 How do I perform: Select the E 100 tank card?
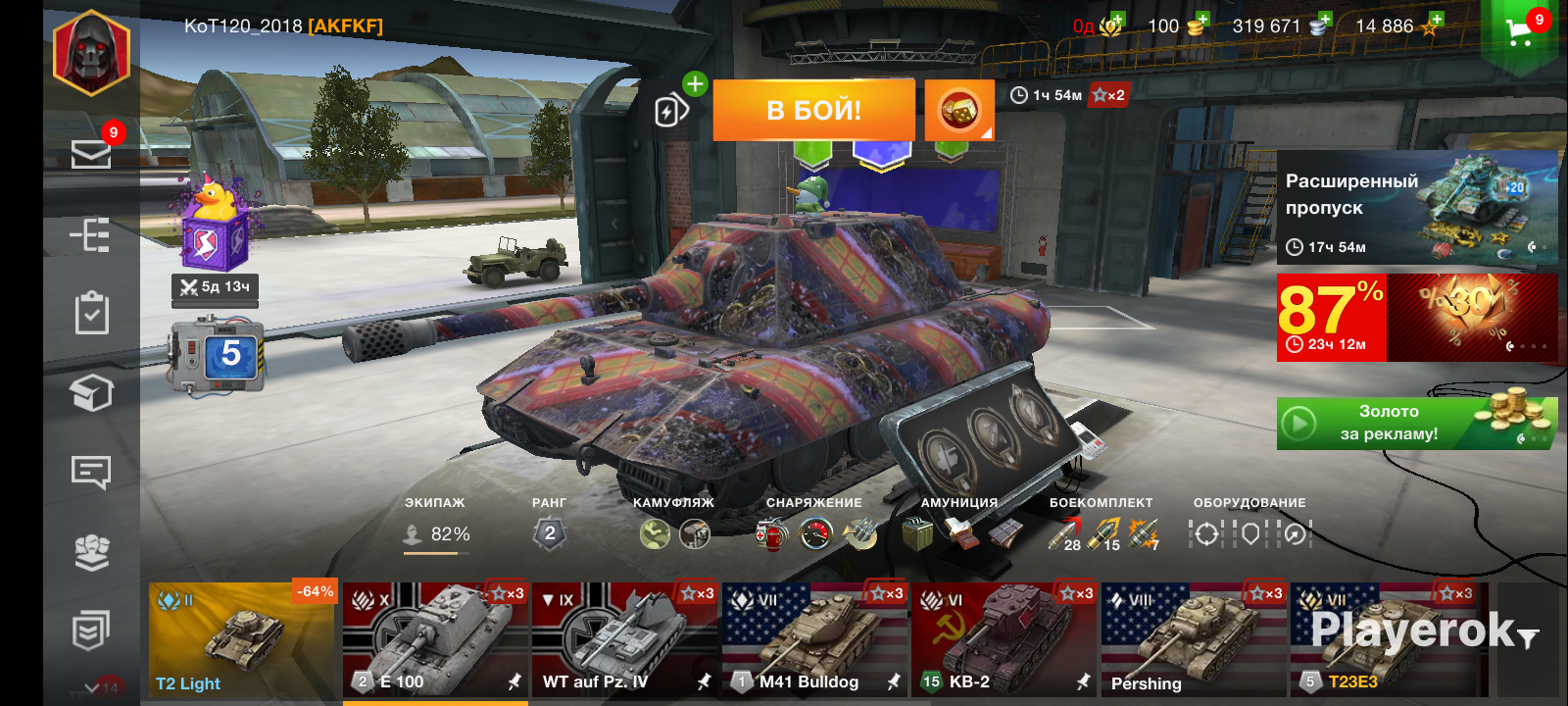coord(434,639)
